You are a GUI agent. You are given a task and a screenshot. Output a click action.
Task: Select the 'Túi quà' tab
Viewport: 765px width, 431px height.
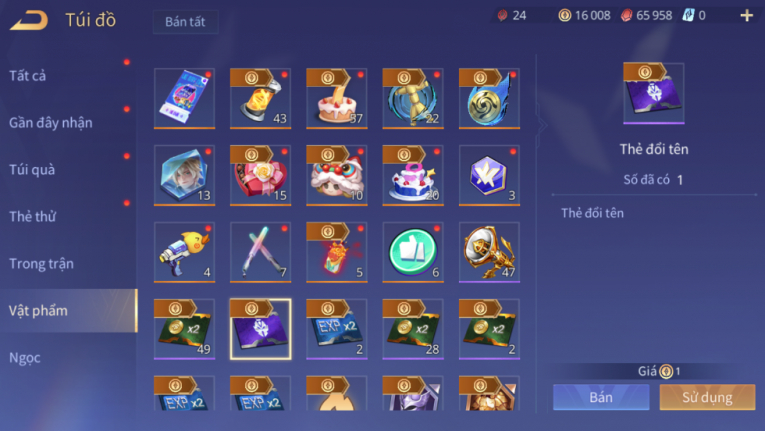32,169
